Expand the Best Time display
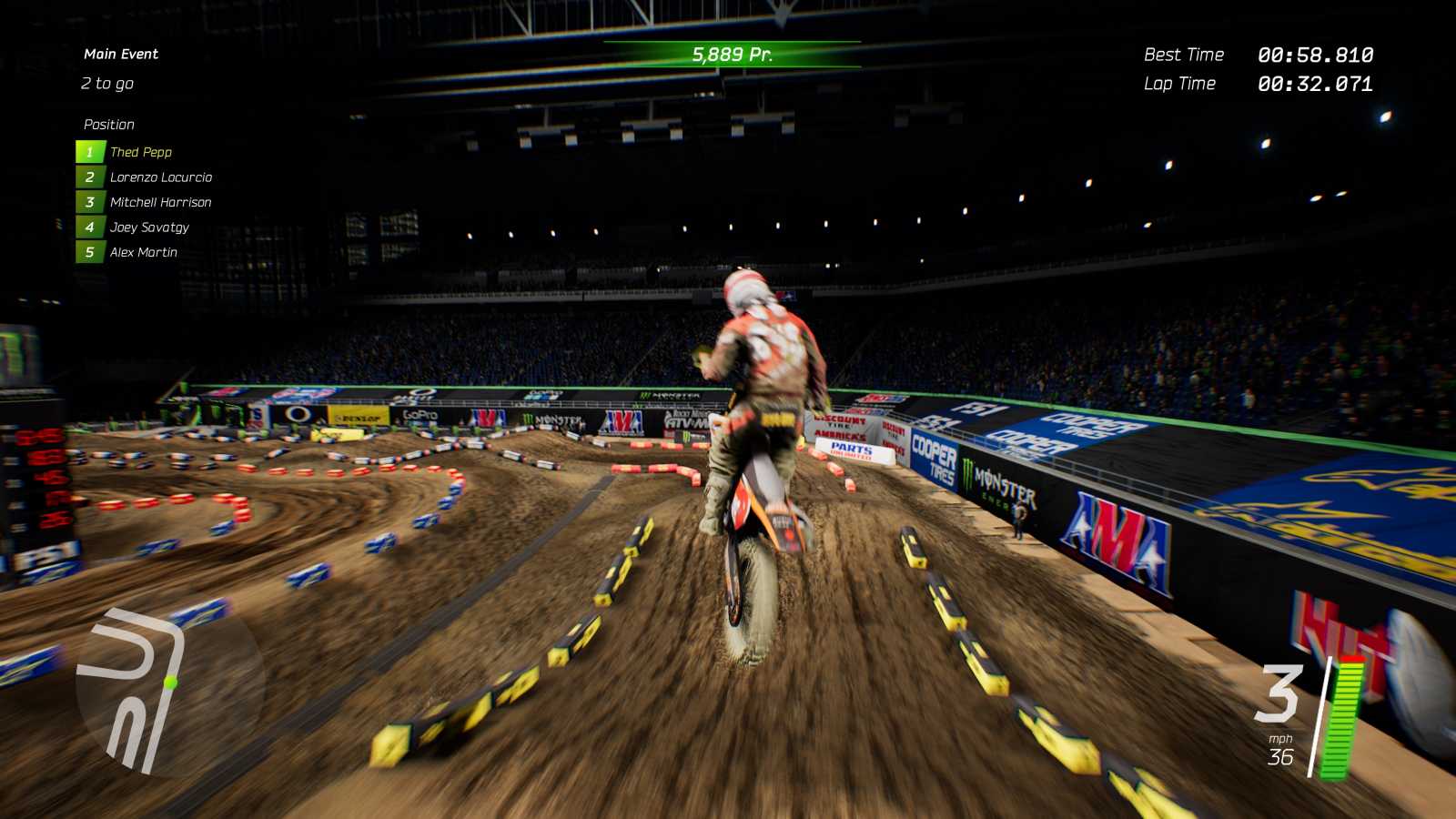Viewport: 1456px width, 819px height. tap(1260, 55)
